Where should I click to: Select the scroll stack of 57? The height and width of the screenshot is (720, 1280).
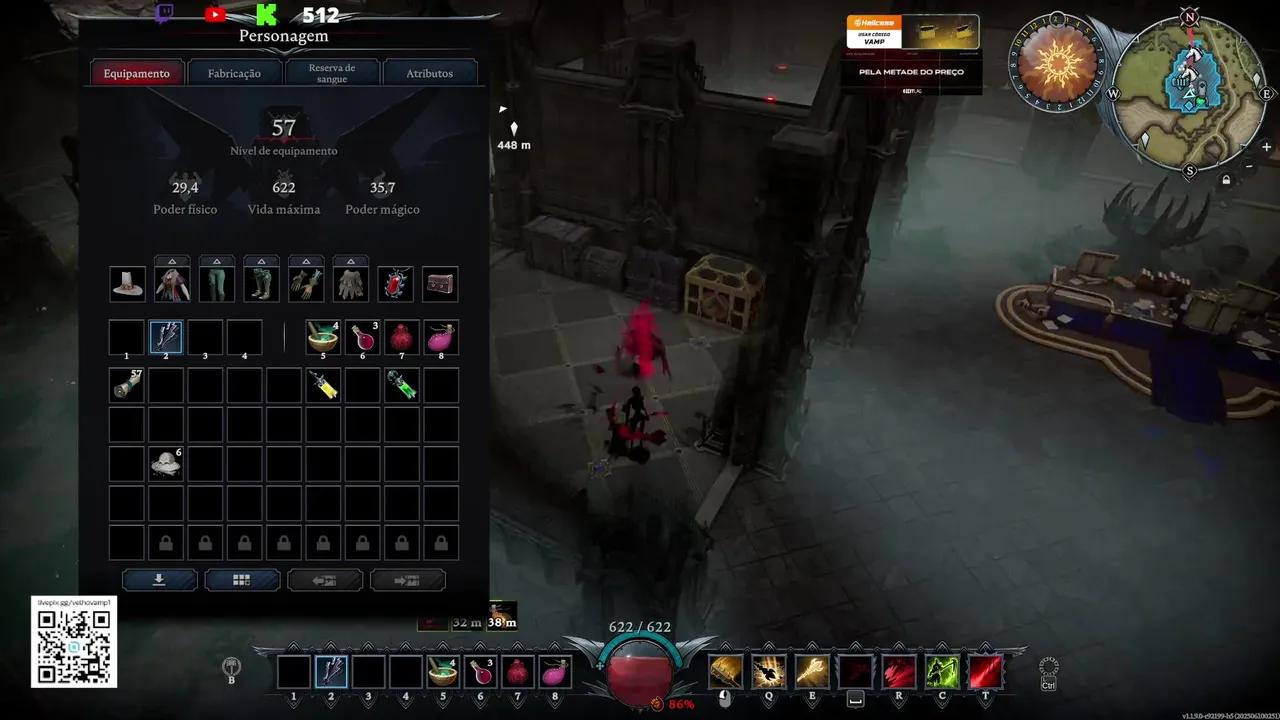click(127, 385)
